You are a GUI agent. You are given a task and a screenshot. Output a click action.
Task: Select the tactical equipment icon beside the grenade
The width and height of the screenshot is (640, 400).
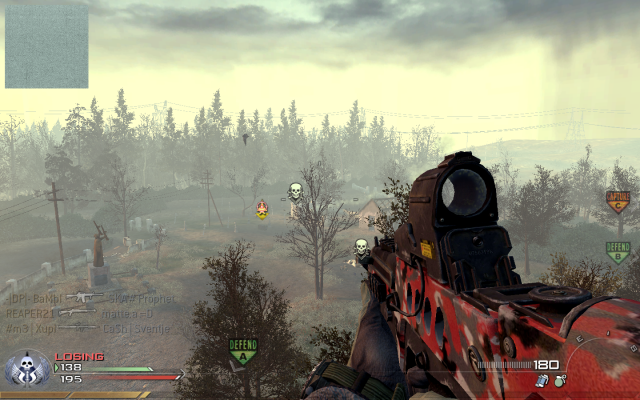pyautogui.click(x=542, y=380)
